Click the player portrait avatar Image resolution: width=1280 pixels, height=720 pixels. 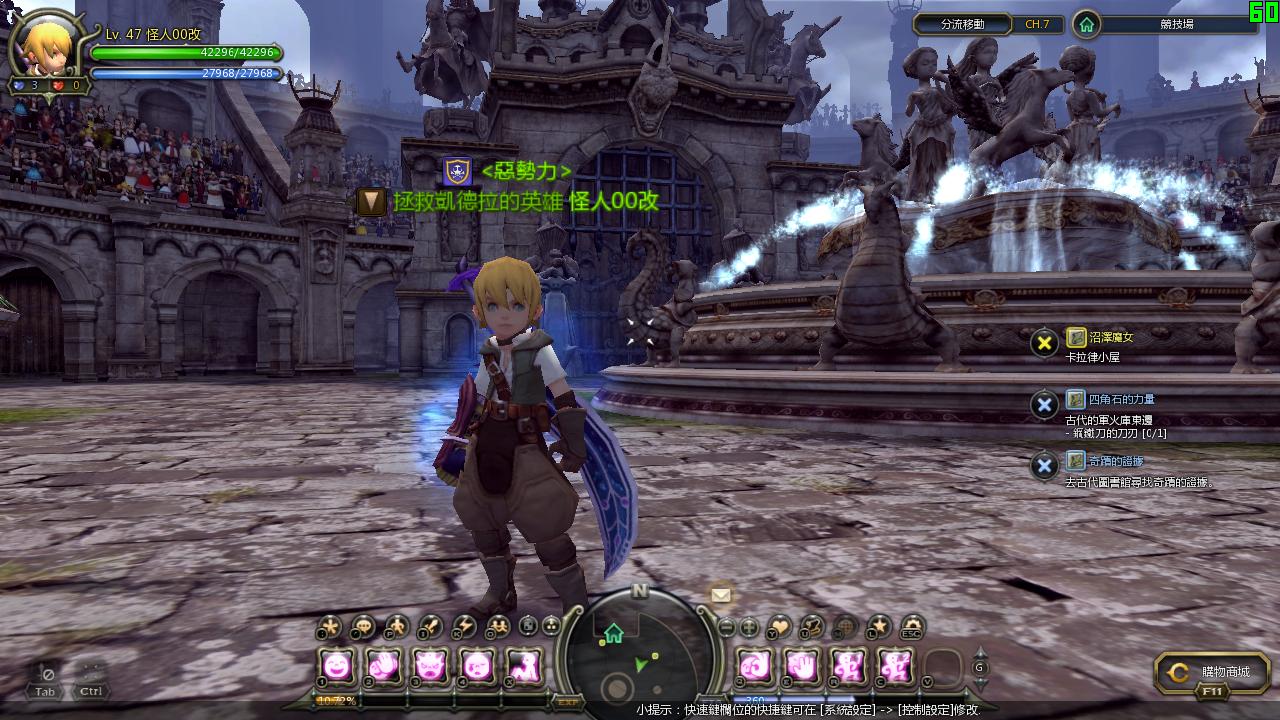[46, 47]
